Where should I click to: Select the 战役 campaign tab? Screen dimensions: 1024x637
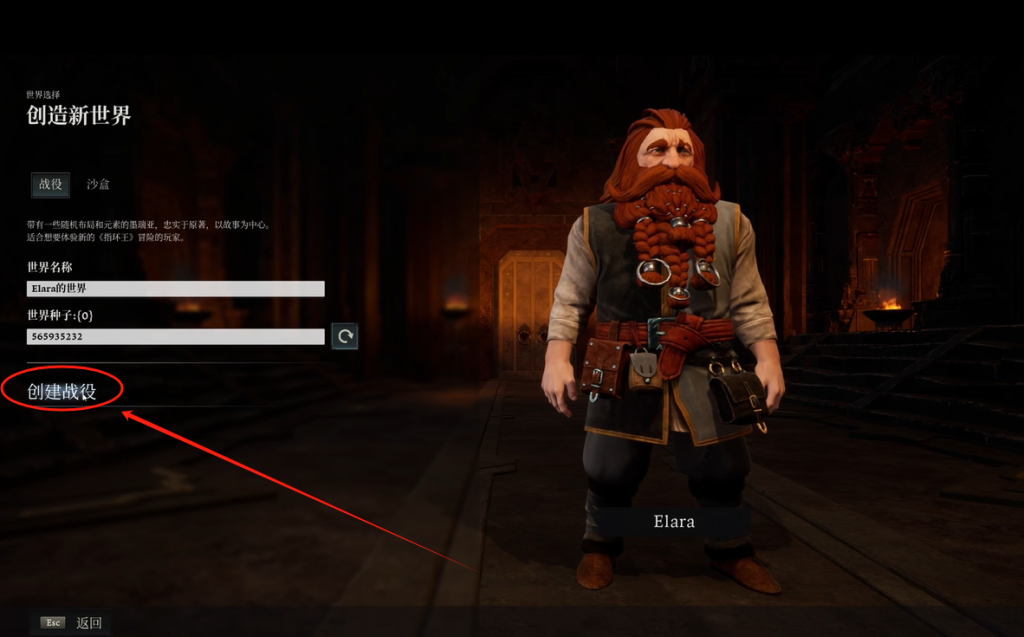coord(50,184)
